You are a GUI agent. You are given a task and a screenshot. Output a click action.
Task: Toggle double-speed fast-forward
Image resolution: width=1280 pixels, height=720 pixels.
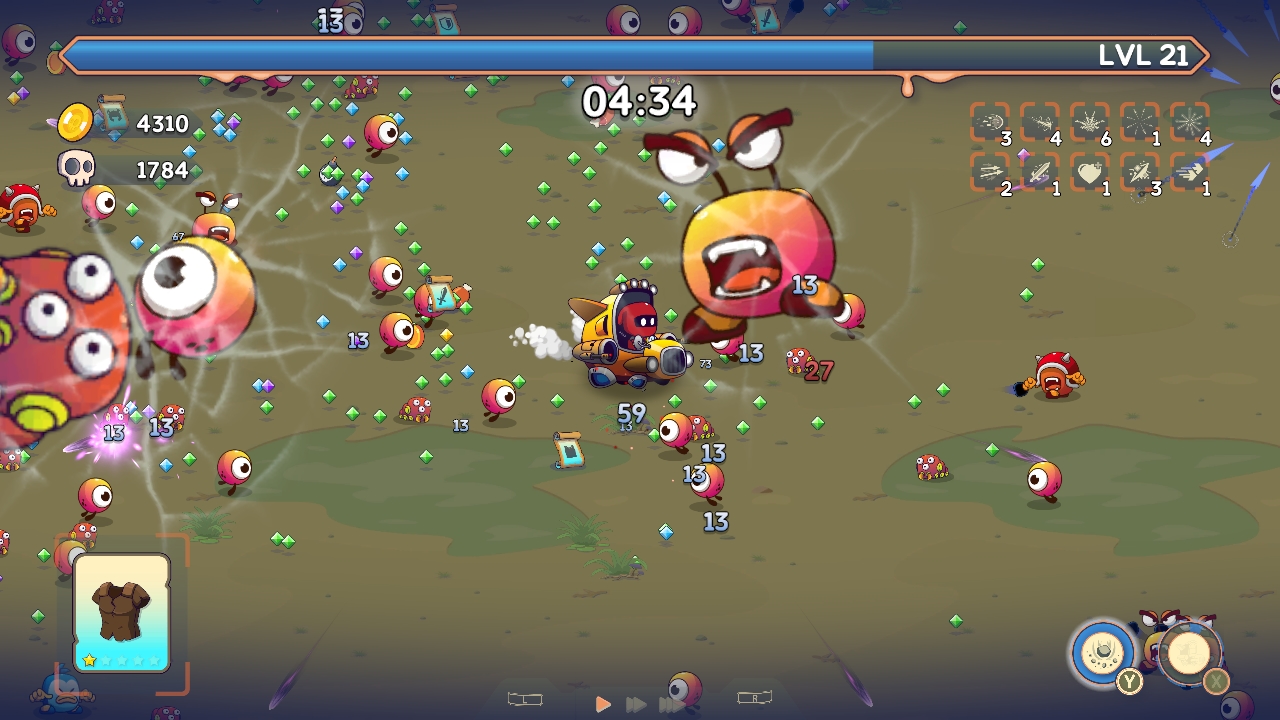[x=637, y=704]
